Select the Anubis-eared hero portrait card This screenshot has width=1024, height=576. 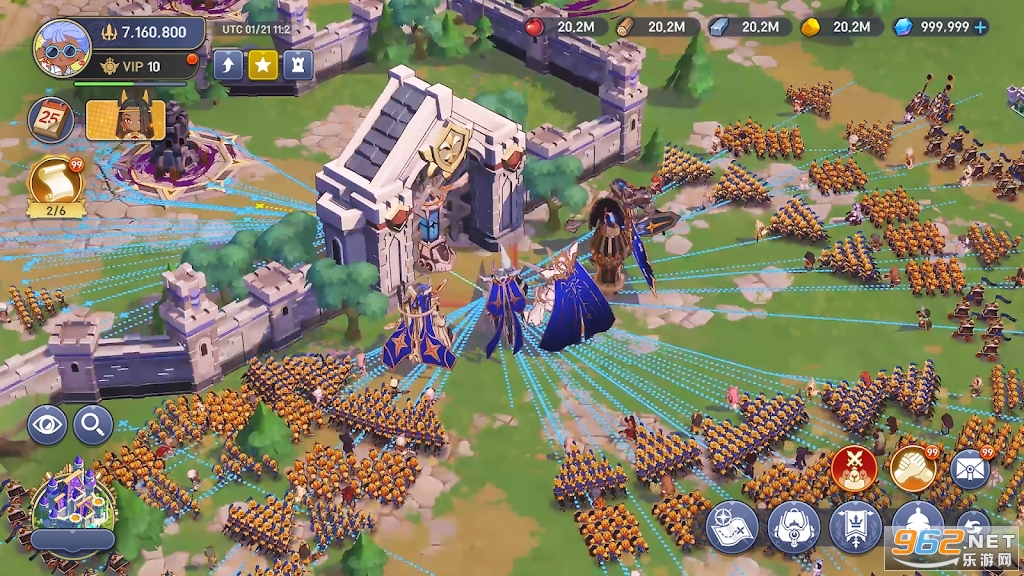(125, 120)
